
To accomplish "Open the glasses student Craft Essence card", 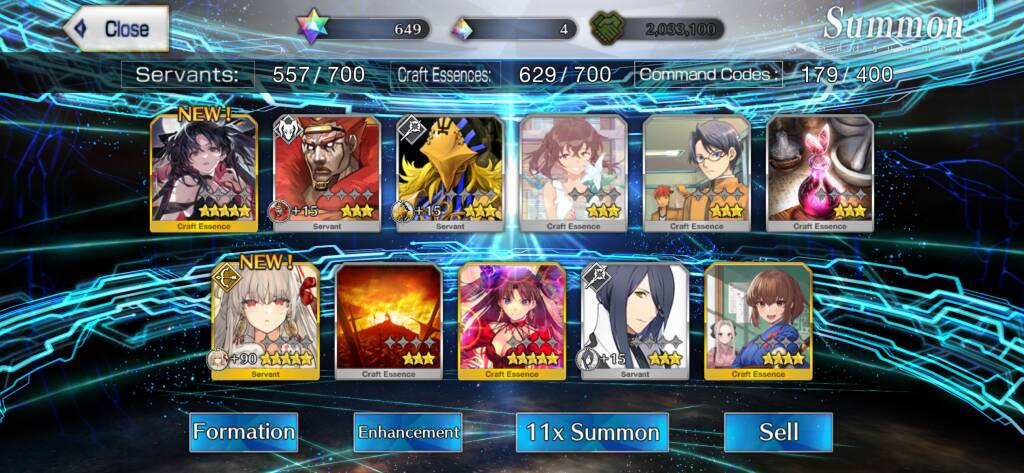I will (697, 172).
